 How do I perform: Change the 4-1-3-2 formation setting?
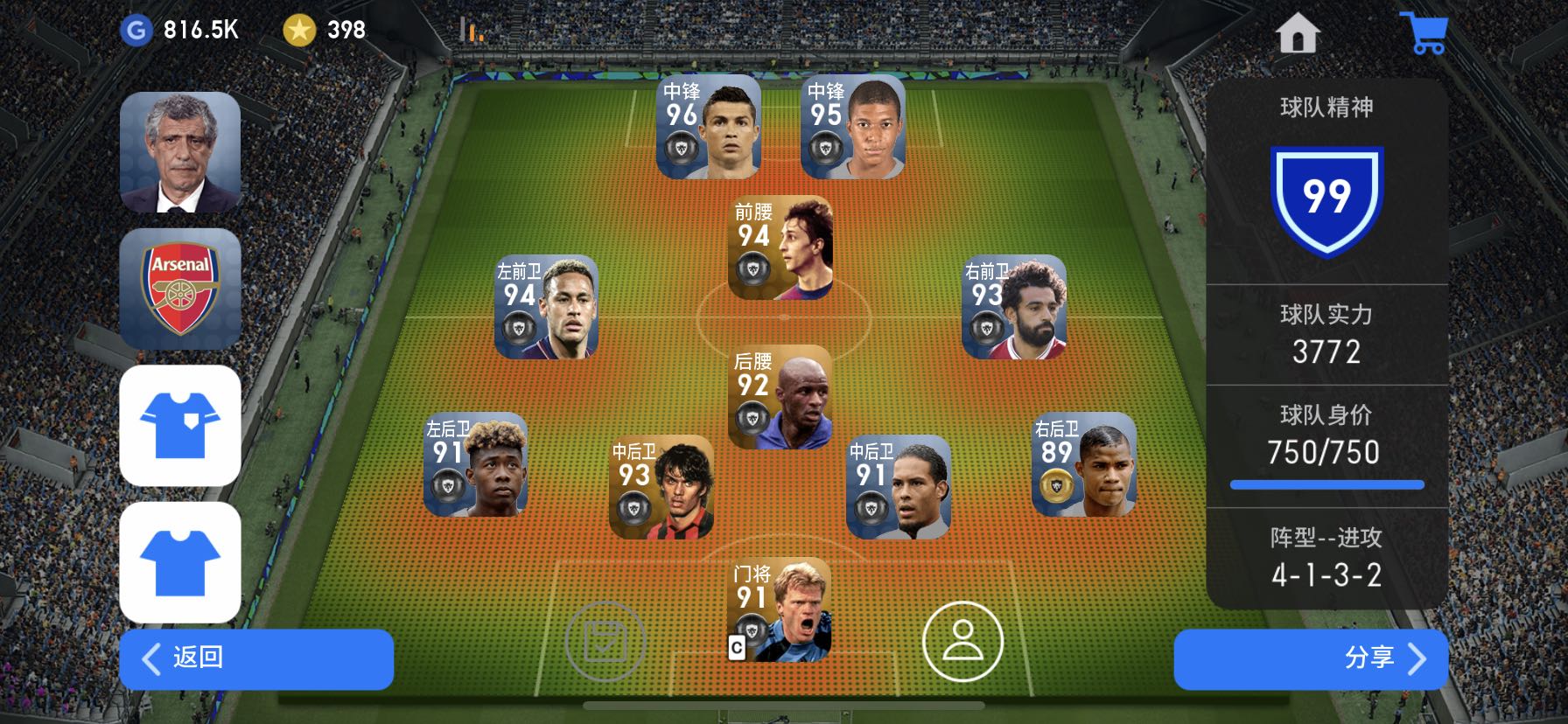(x=1326, y=558)
